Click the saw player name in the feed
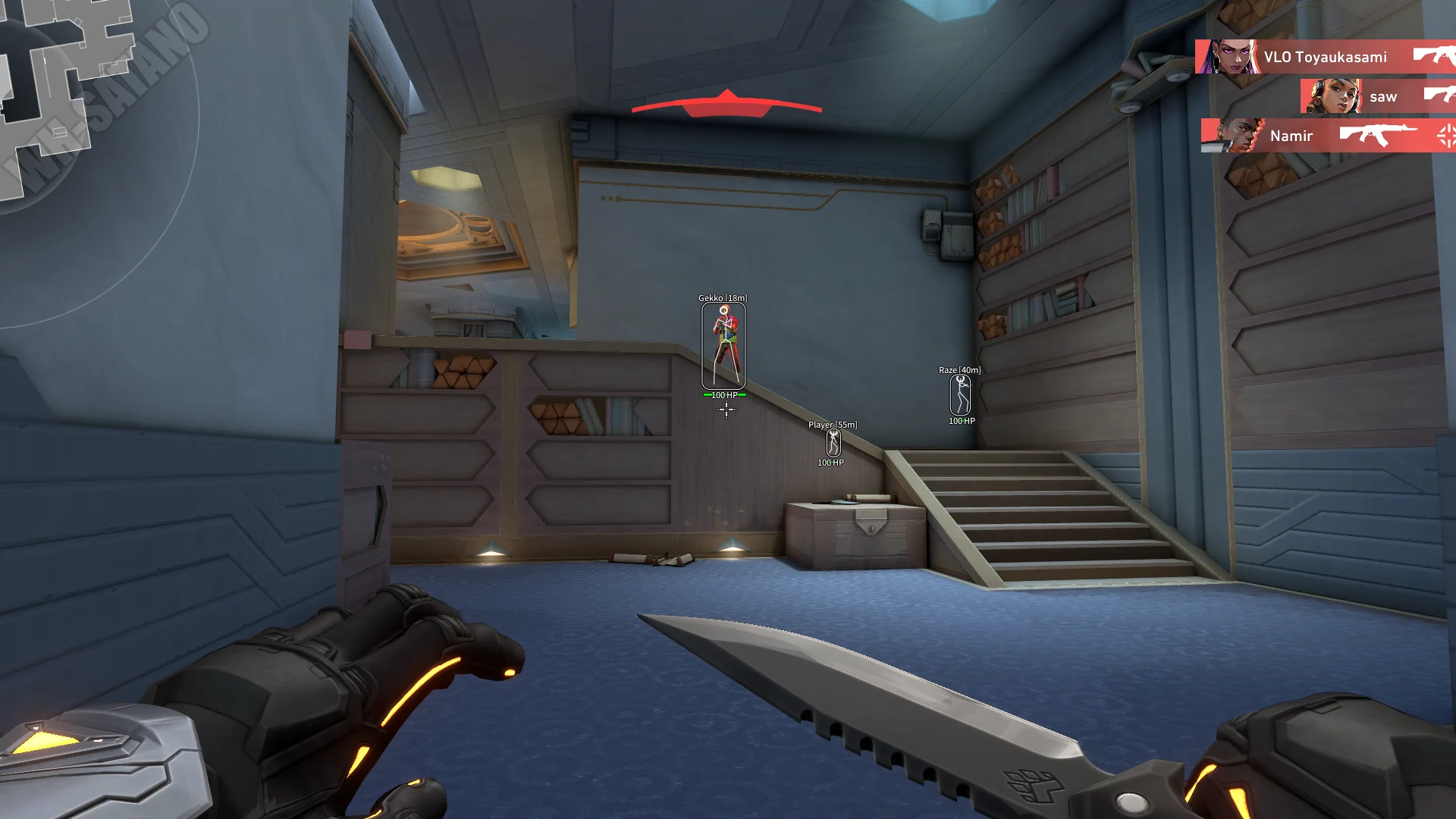The height and width of the screenshot is (819, 1456). (x=1384, y=96)
